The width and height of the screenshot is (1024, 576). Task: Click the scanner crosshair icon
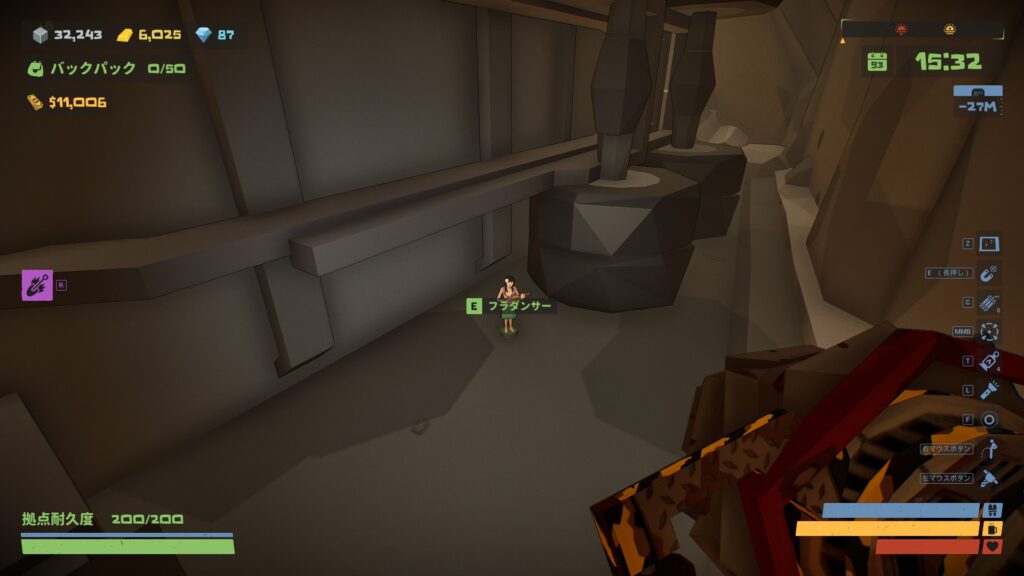pyautogui.click(x=989, y=332)
